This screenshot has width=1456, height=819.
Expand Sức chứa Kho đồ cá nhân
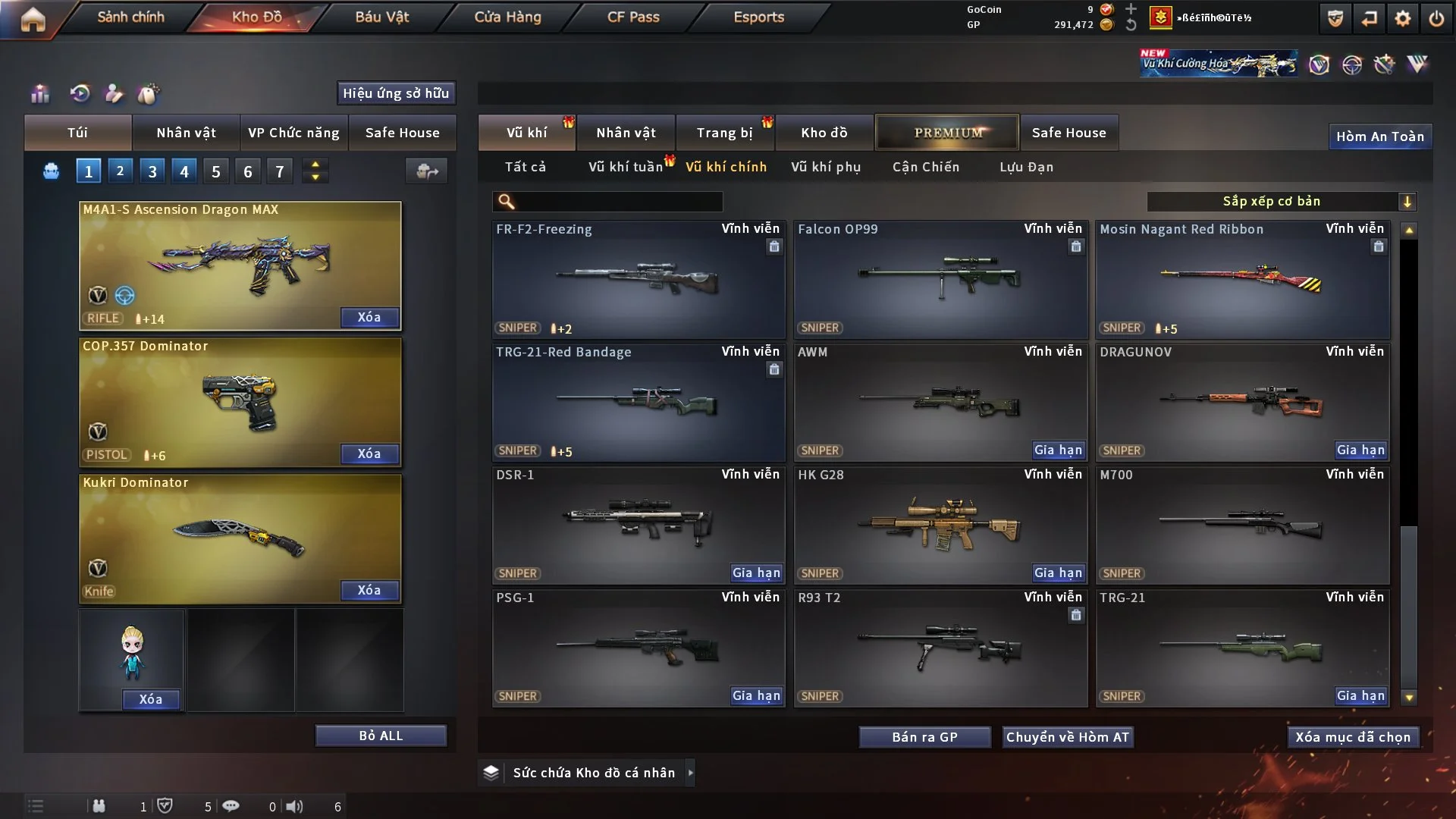(x=595, y=773)
